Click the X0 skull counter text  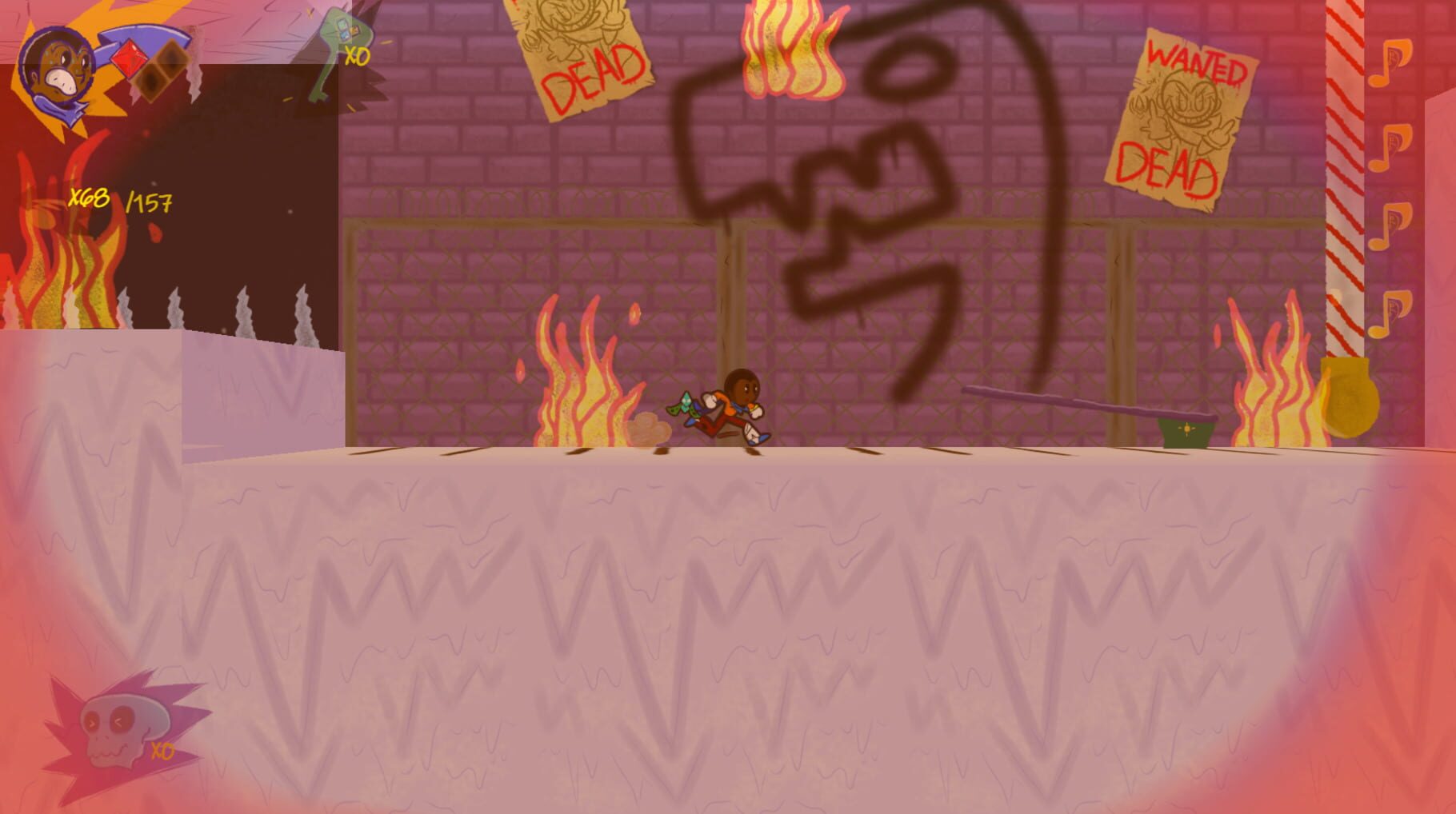[162, 752]
